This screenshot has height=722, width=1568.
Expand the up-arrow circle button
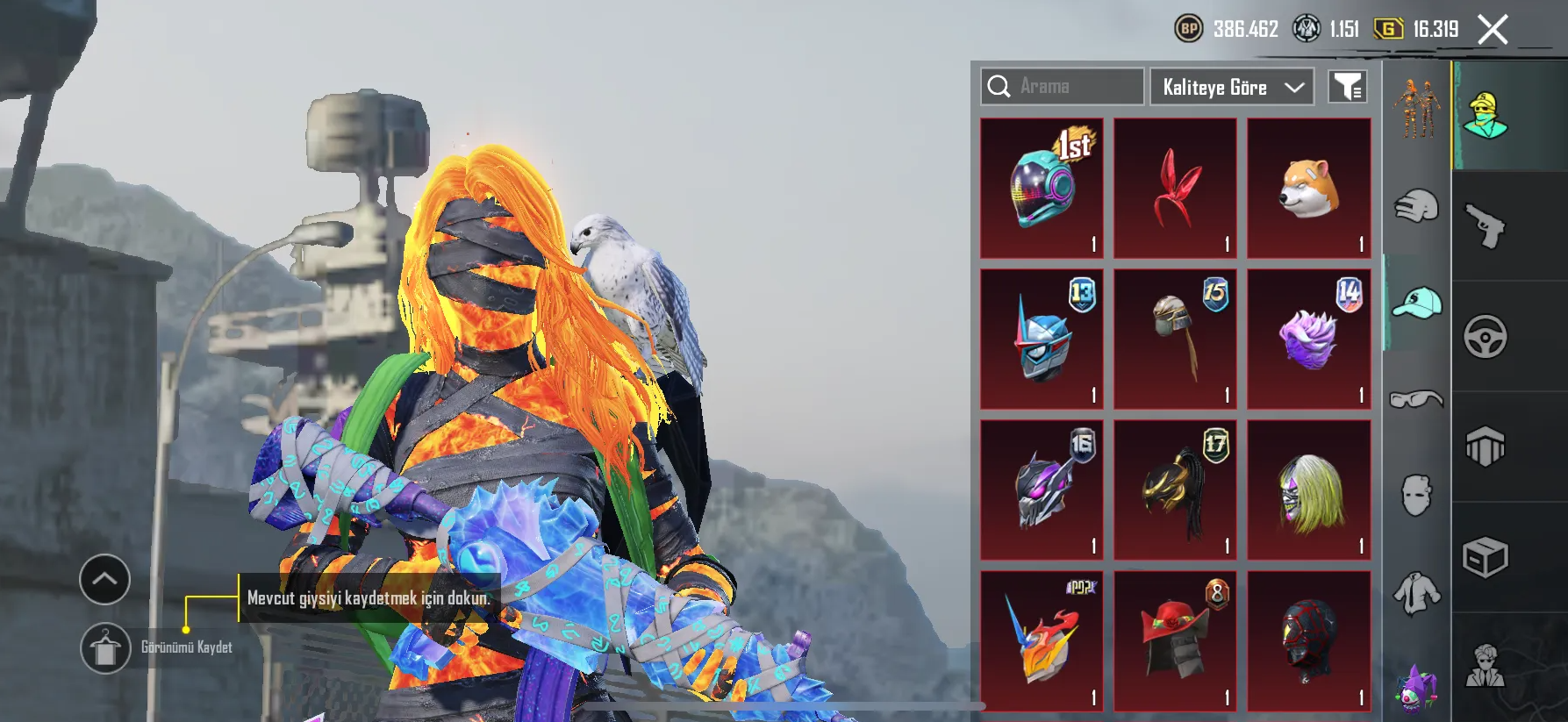[104, 579]
